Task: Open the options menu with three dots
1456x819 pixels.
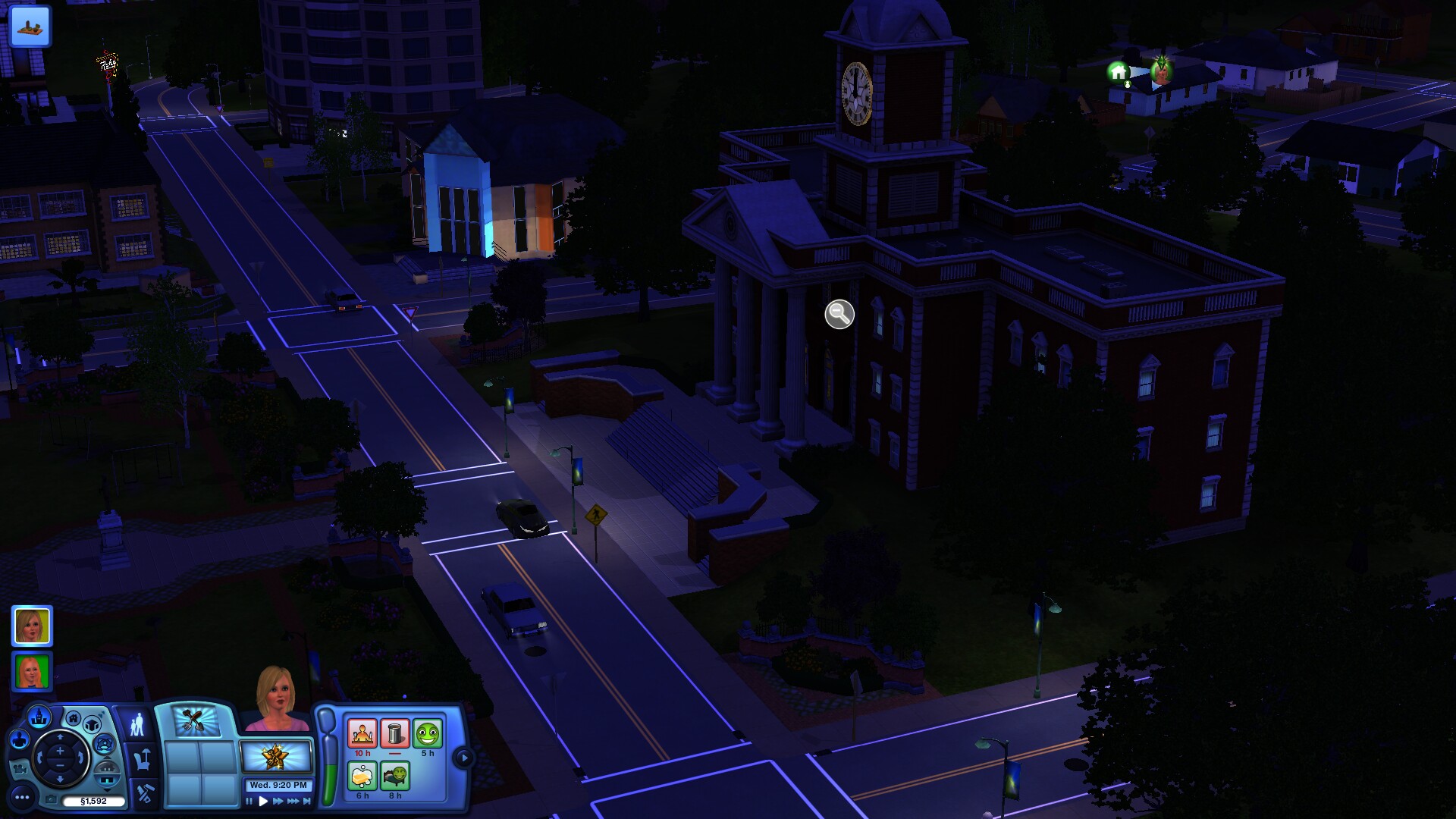Action: click(x=22, y=797)
